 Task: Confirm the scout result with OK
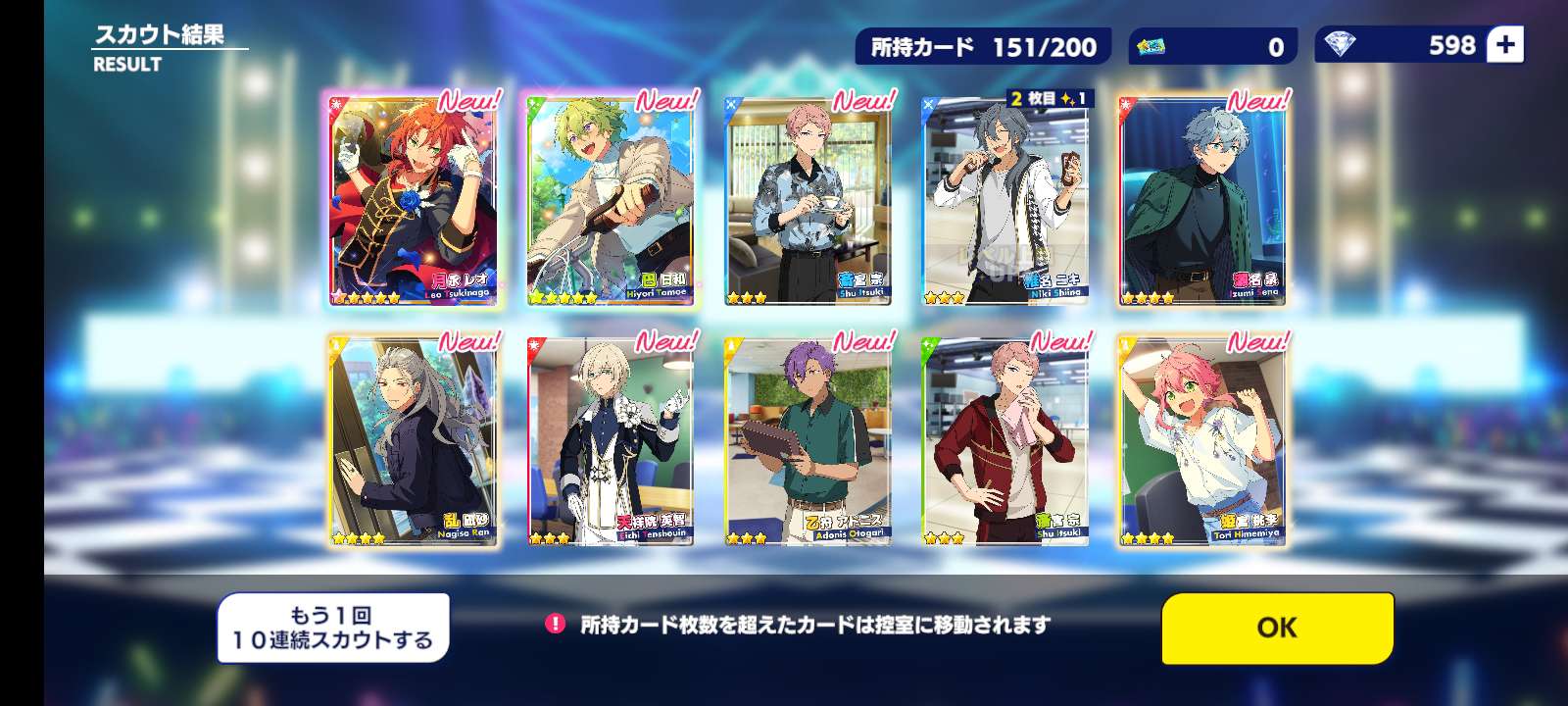pos(1277,628)
